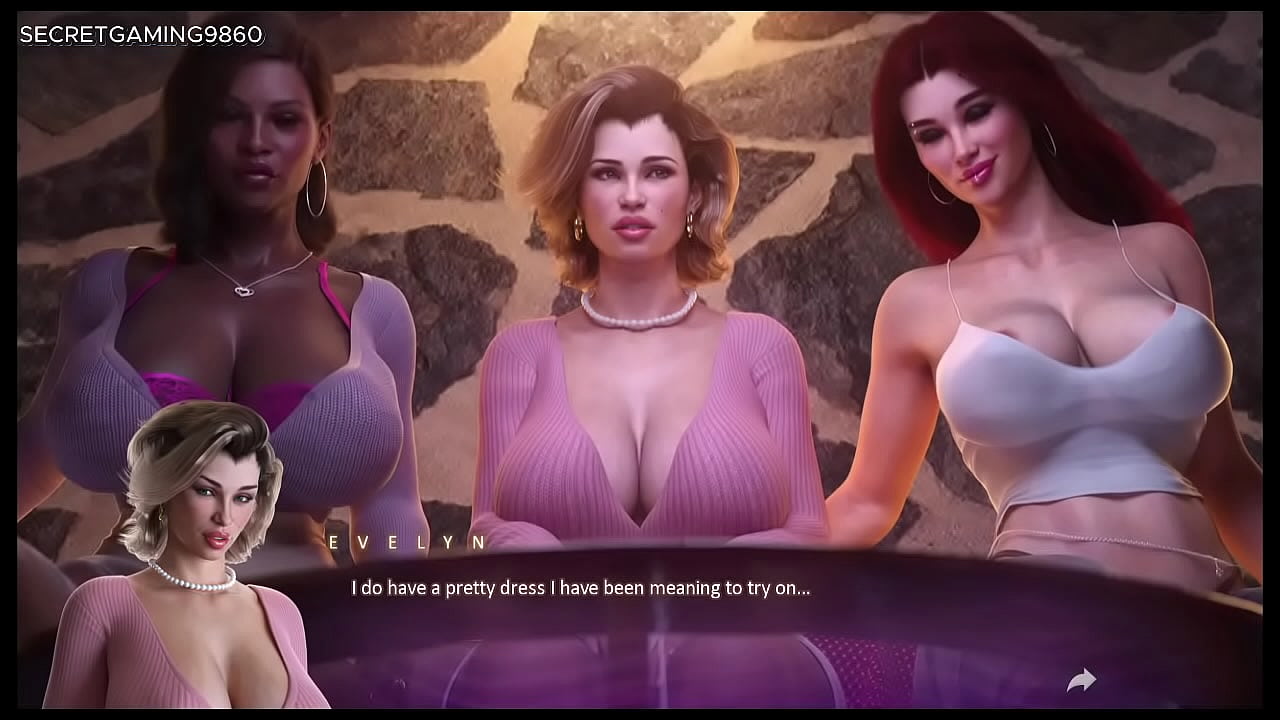Viewport: 1280px width, 720px height.
Task: Click the black top letterbox bar
Action: click(640, 6)
